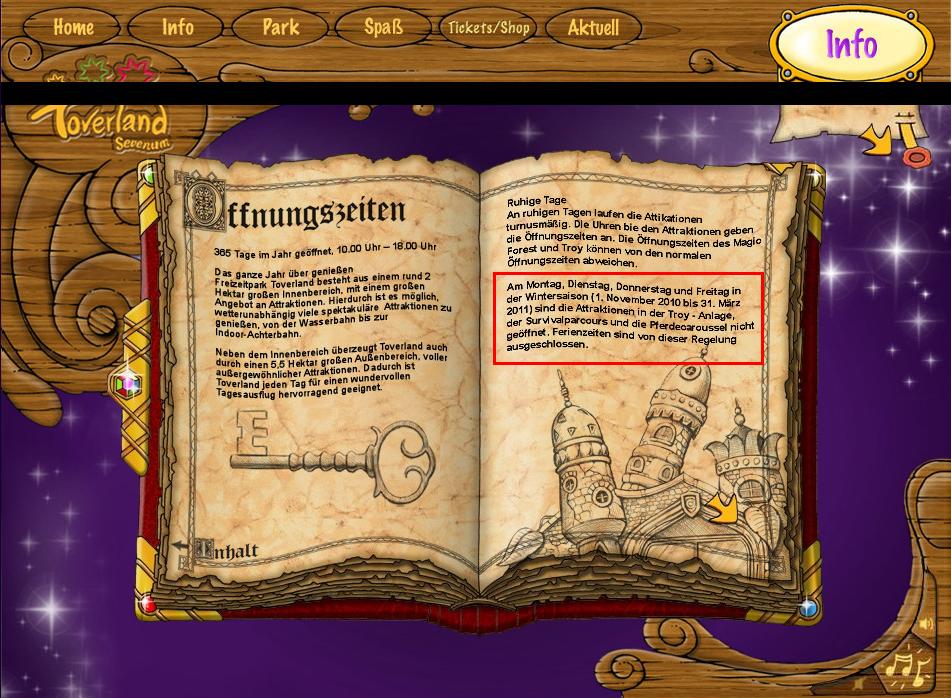Open the Park menu
The height and width of the screenshot is (698, 951).
click(x=281, y=28)
